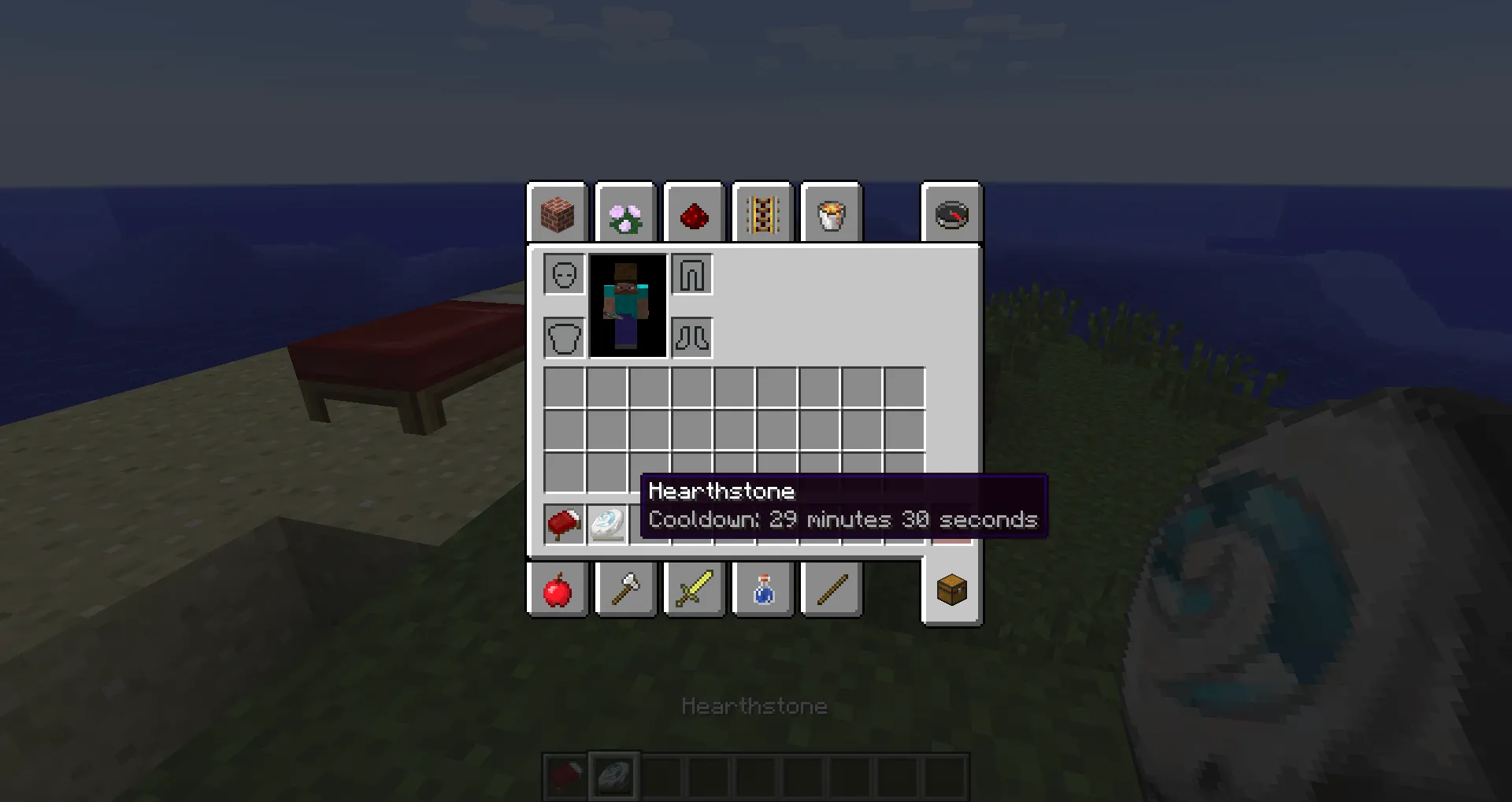Image resolution: width=1512 pixels, height=802 pixels.
Task: Click the Transportation powered rail icon
Action: tap(762, 213)
